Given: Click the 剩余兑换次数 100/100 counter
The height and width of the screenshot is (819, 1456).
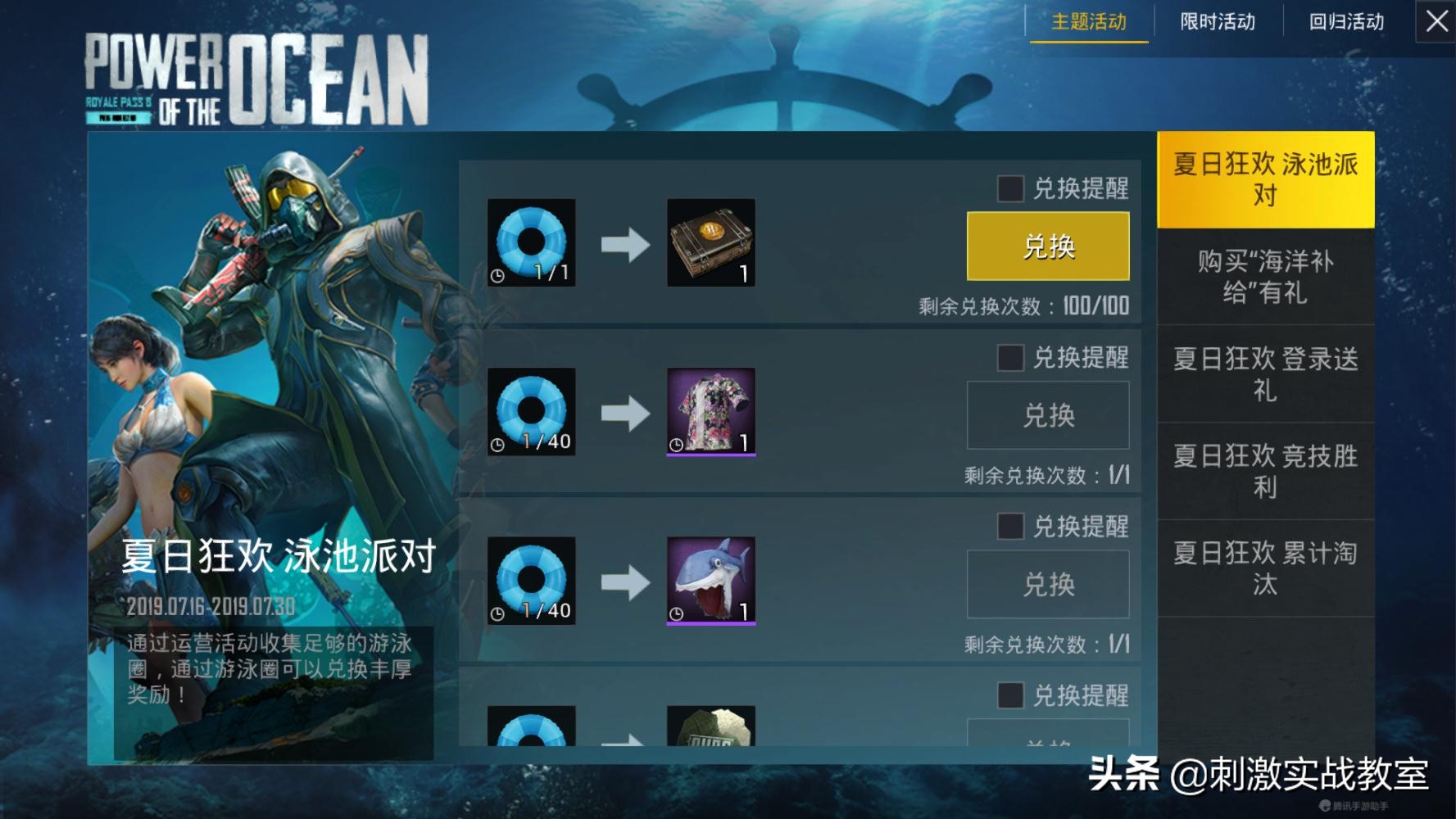Looking at the screenshot, I should click(1024, 306).
